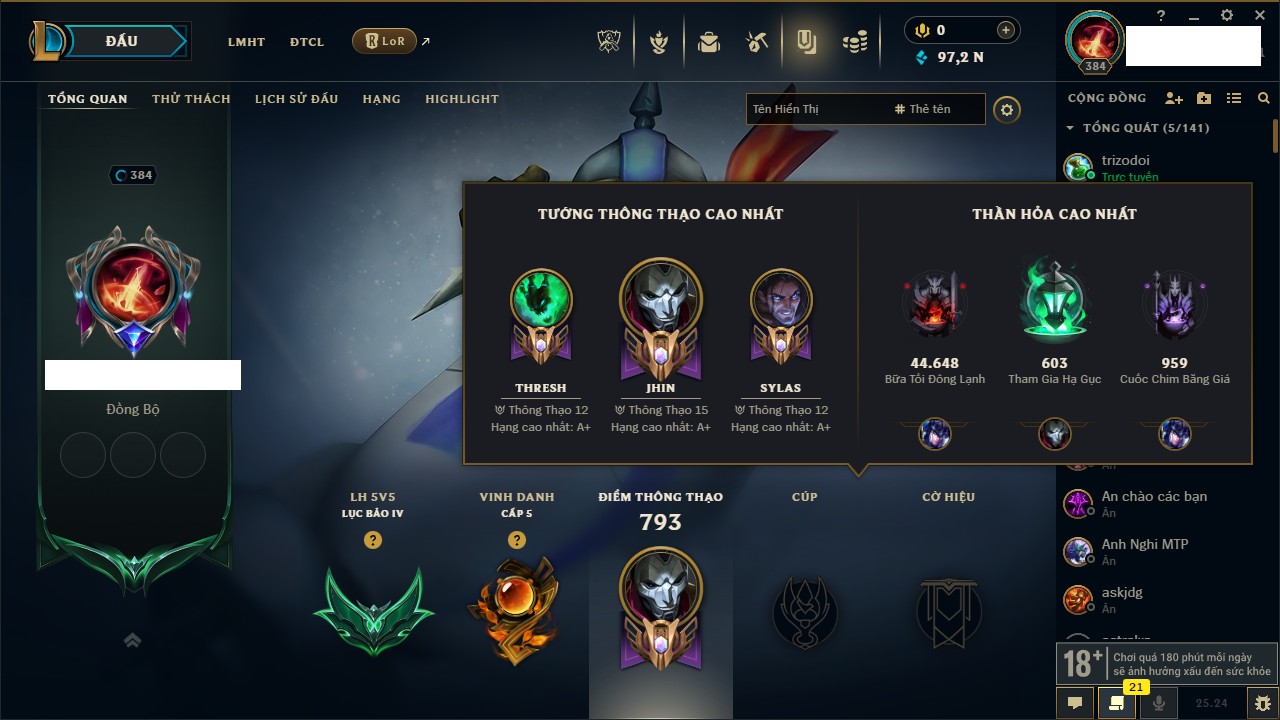Open the profile gear settings button
The image size is (1280, 720).
pos(1007,109)
